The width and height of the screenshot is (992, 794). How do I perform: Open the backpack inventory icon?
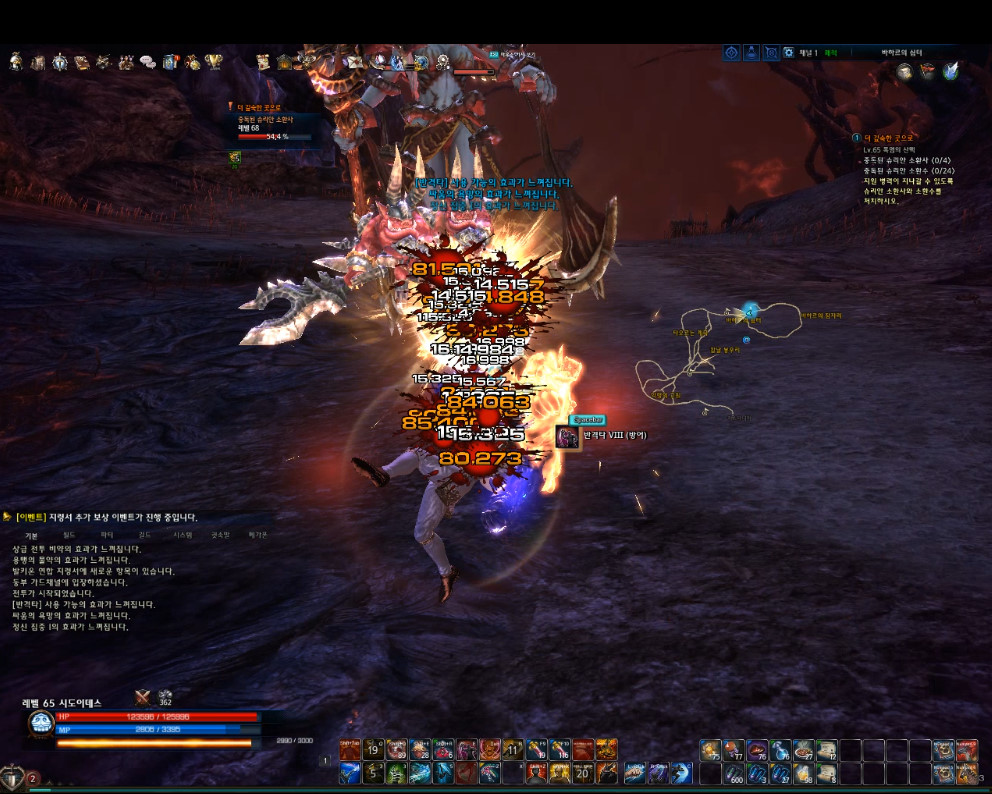pyautogui.click(x=38, y=62)
